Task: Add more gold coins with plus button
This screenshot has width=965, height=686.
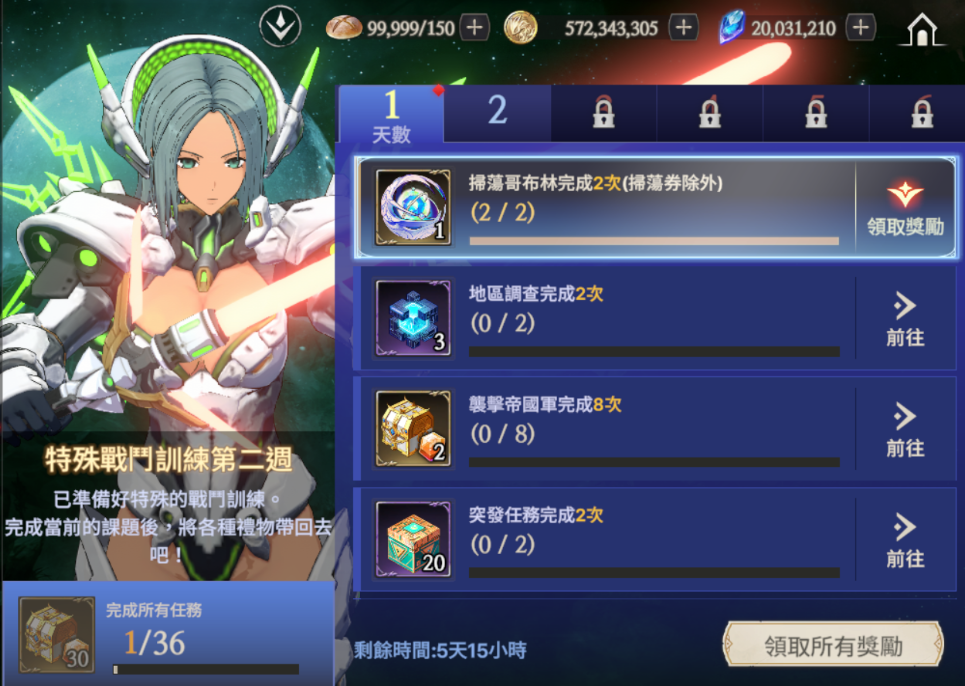Action: tap(683, 27)
